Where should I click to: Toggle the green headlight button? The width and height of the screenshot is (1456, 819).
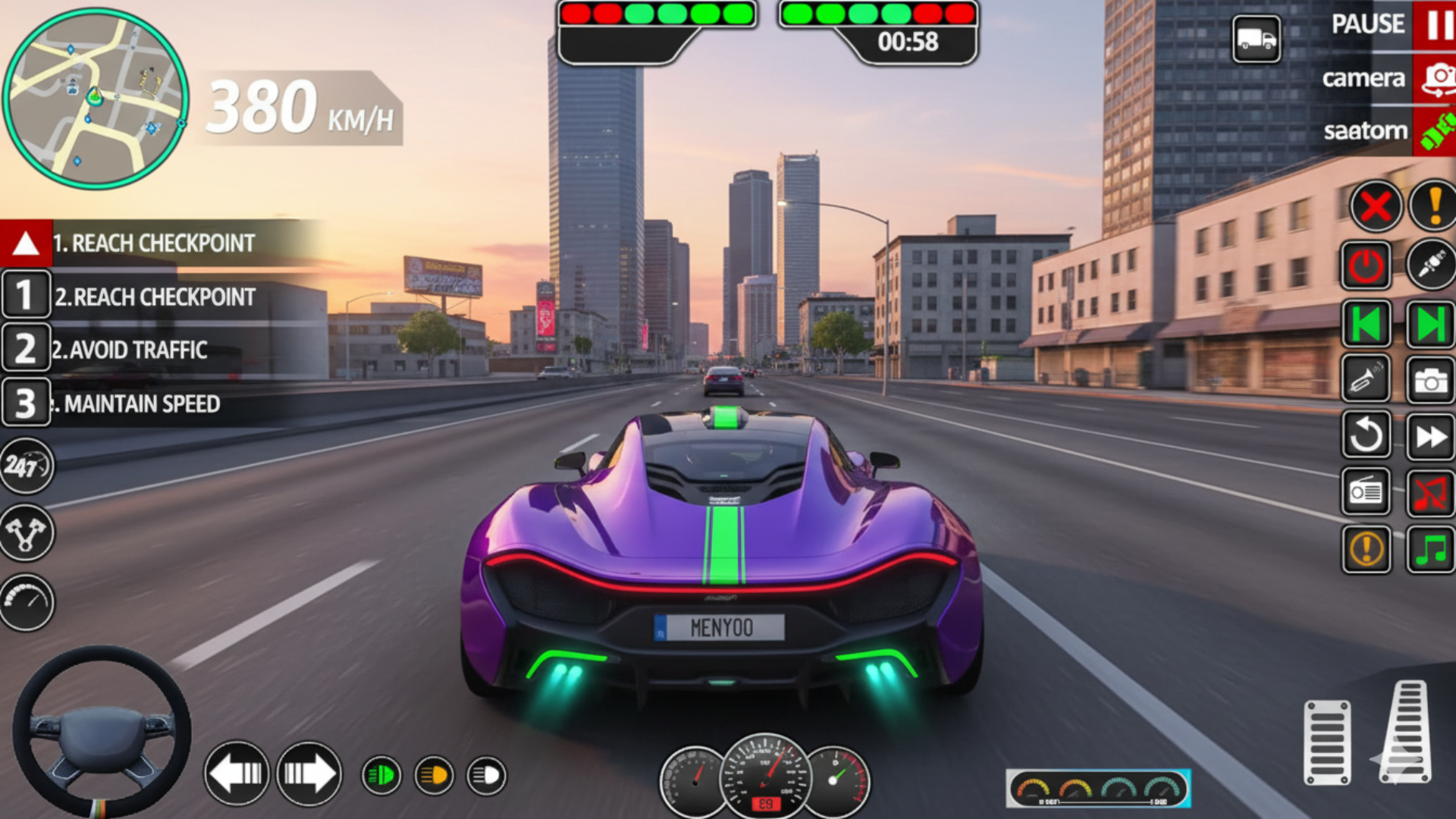381,775
